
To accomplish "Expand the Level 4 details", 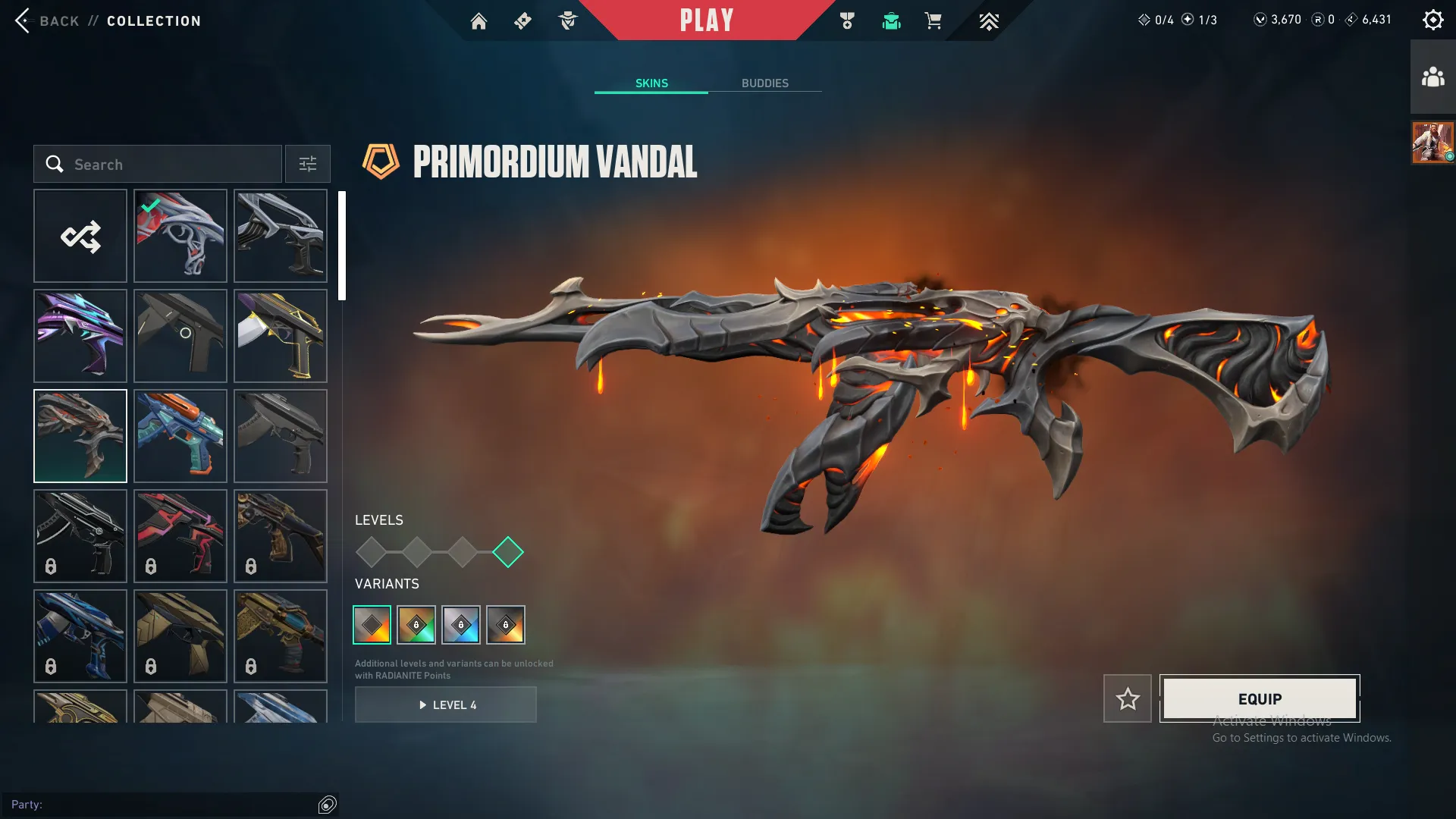I will 446,704.
